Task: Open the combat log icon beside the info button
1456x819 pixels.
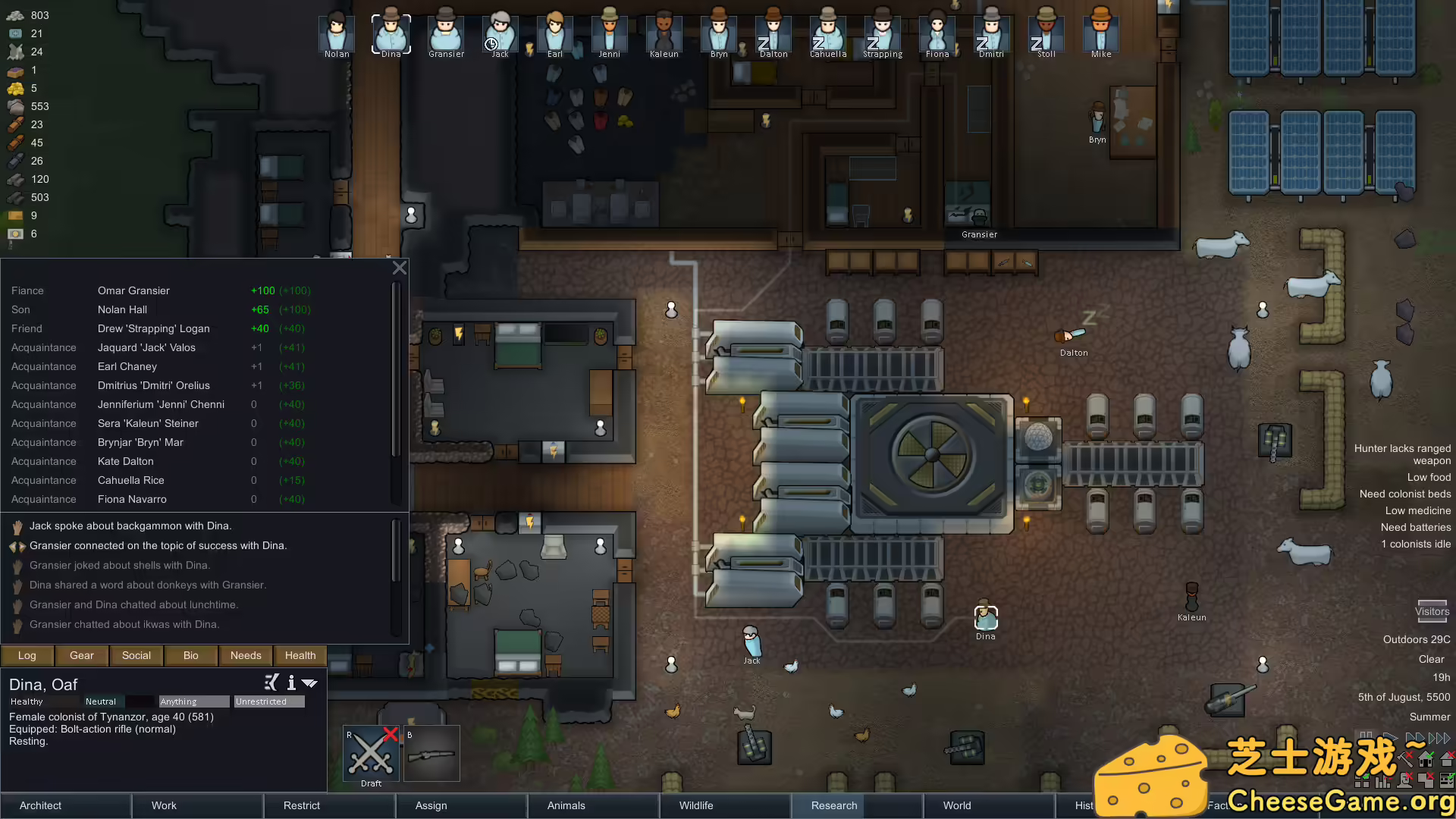Action: (271, 682)
